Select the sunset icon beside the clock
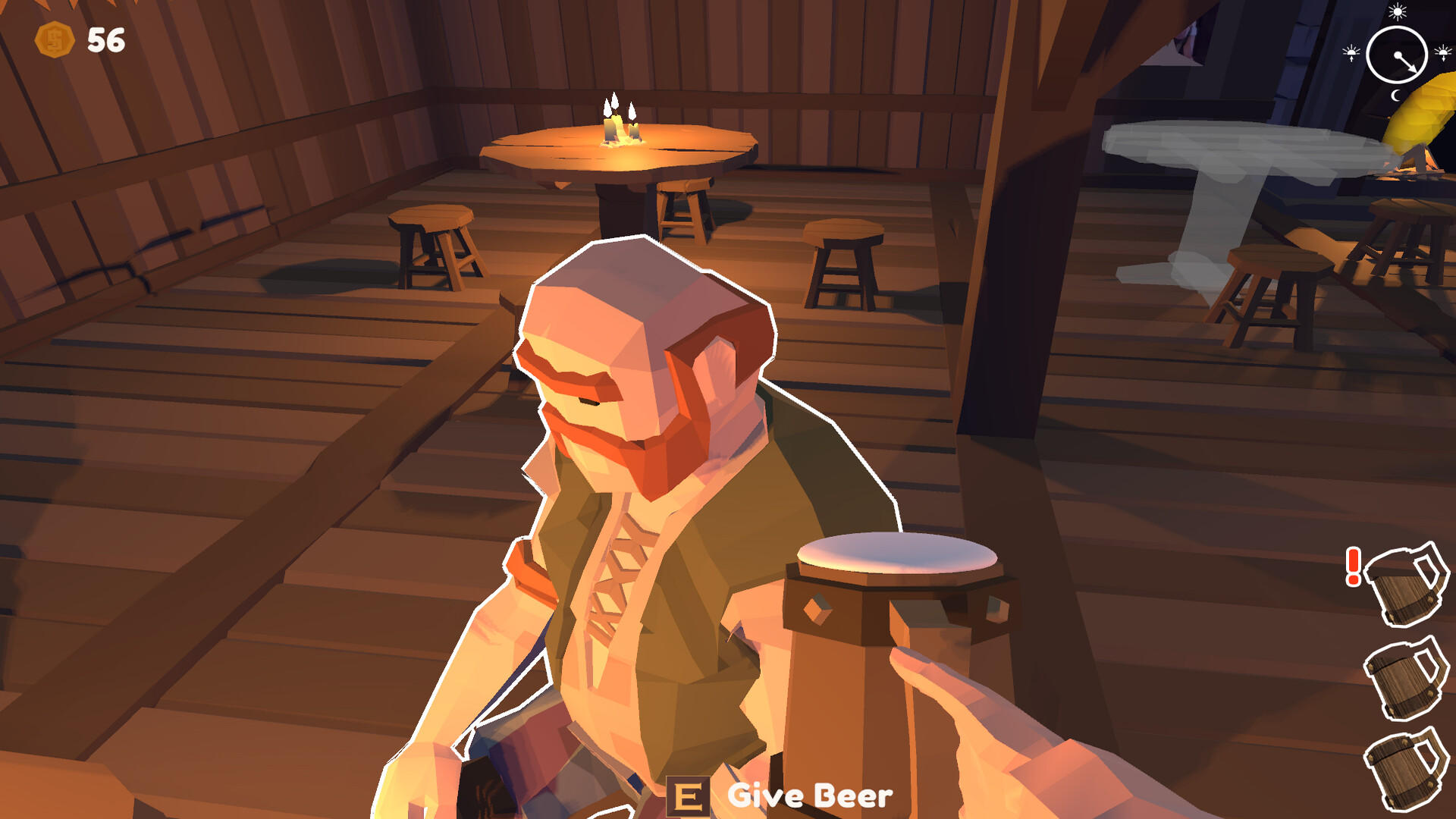The width and height of the screenshot is (1456, 819). coord(1442,52)
